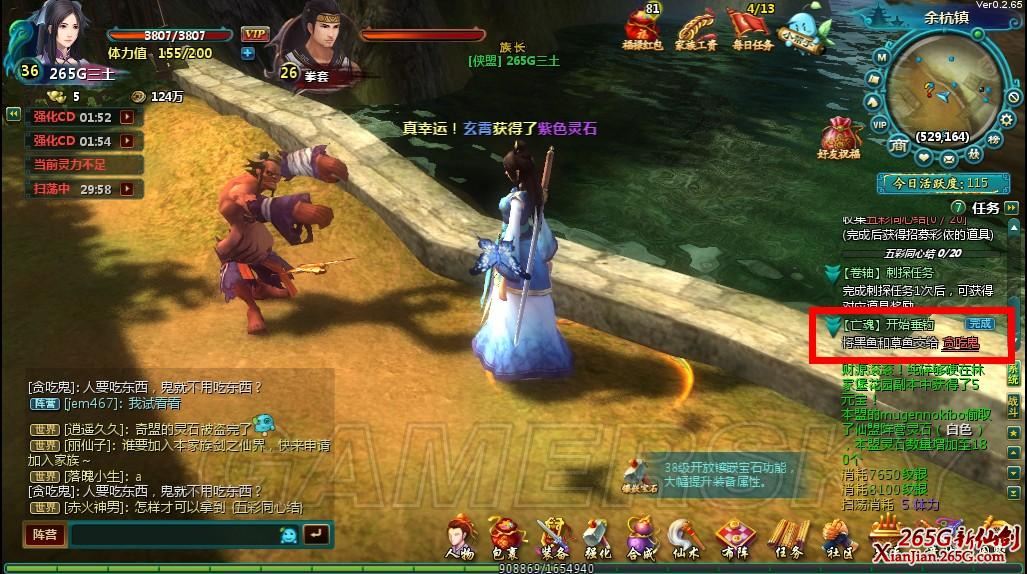This screenshot has height=574, width=1027.
Task: Click the M map button beside minimap
Action: (x=881, y=57)
